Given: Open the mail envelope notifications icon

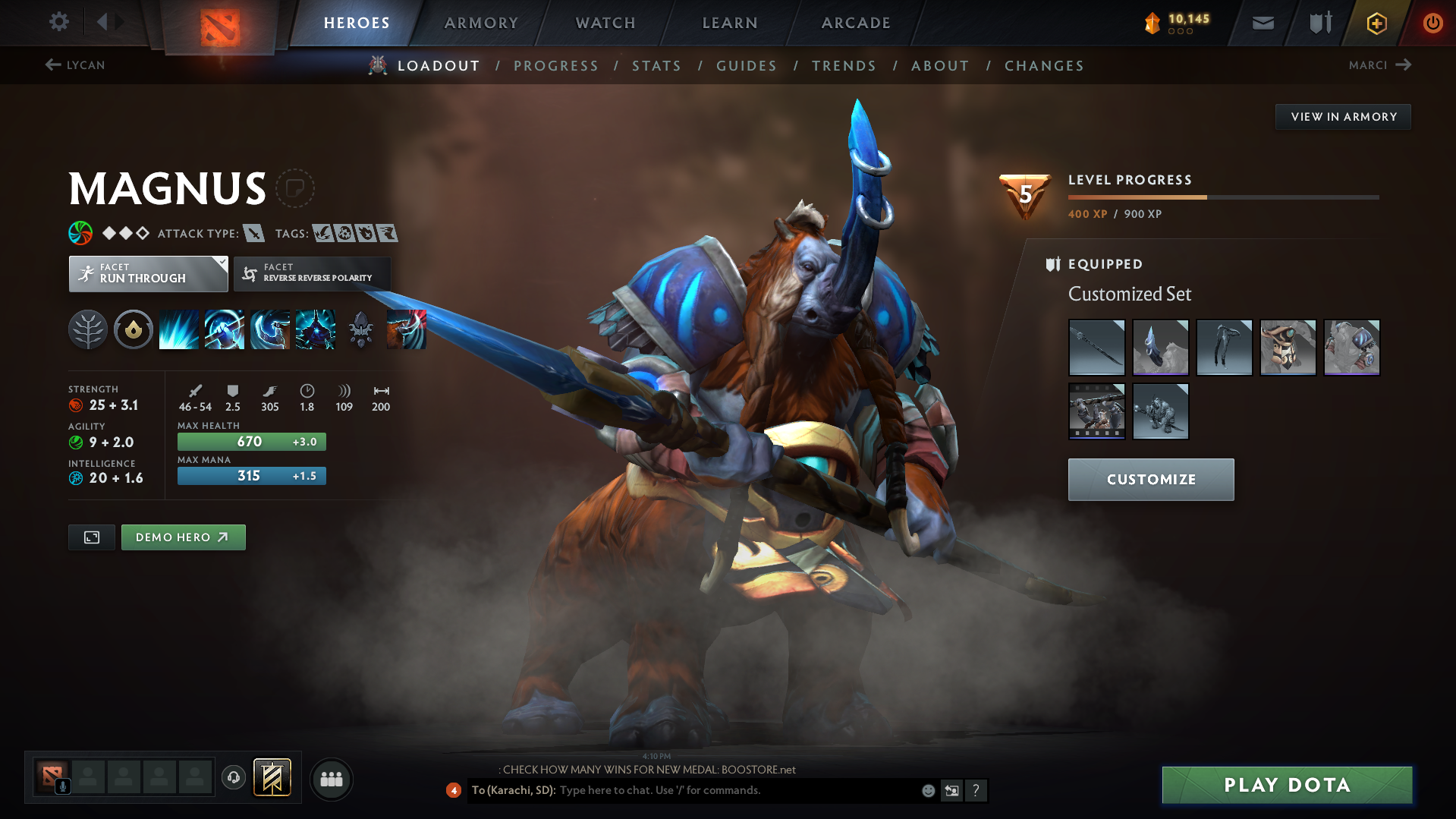Looking at the screenshot, I should [1262, 23].
